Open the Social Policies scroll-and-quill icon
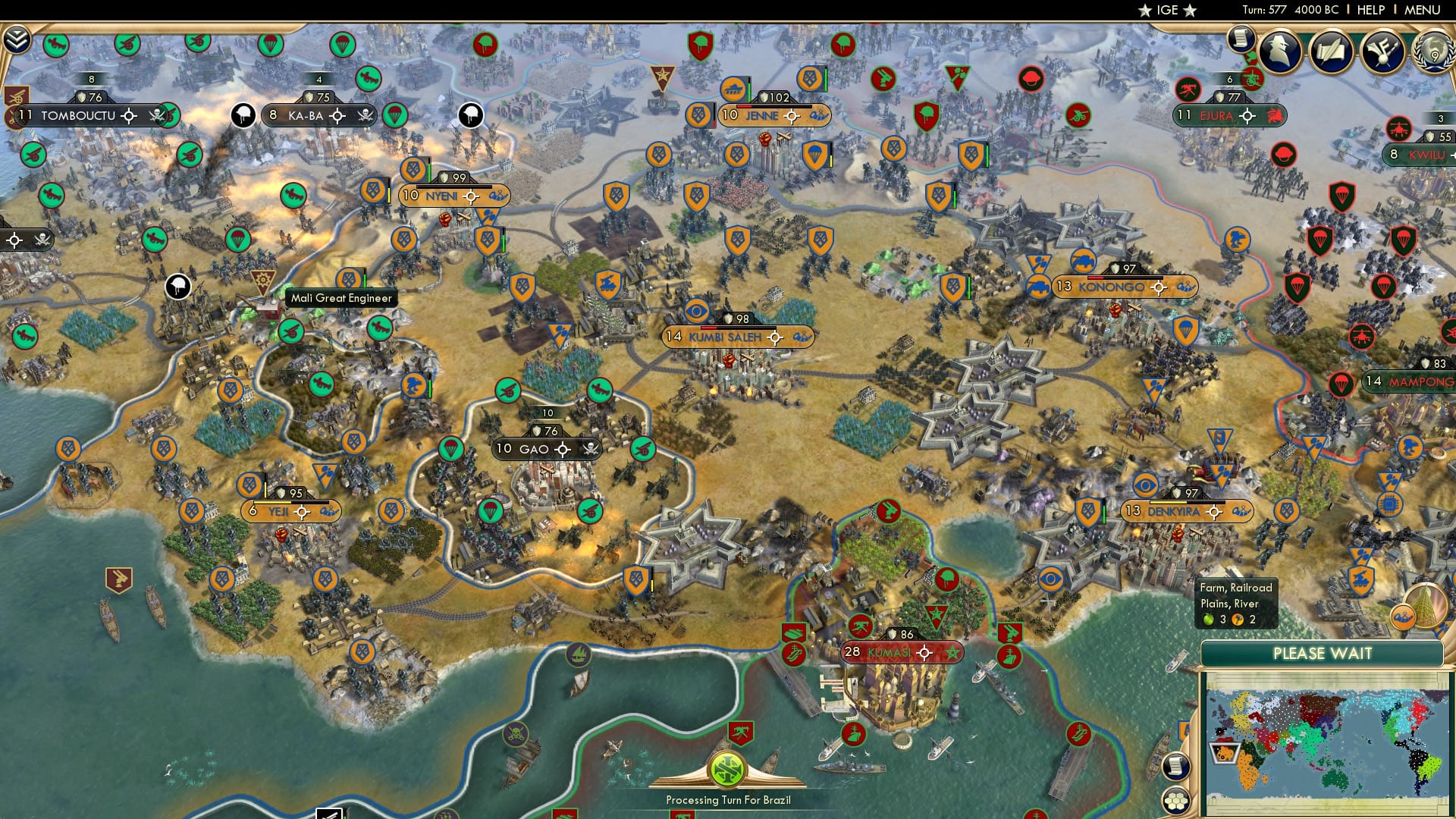 pyautogui.click(x=1331, y=52)
